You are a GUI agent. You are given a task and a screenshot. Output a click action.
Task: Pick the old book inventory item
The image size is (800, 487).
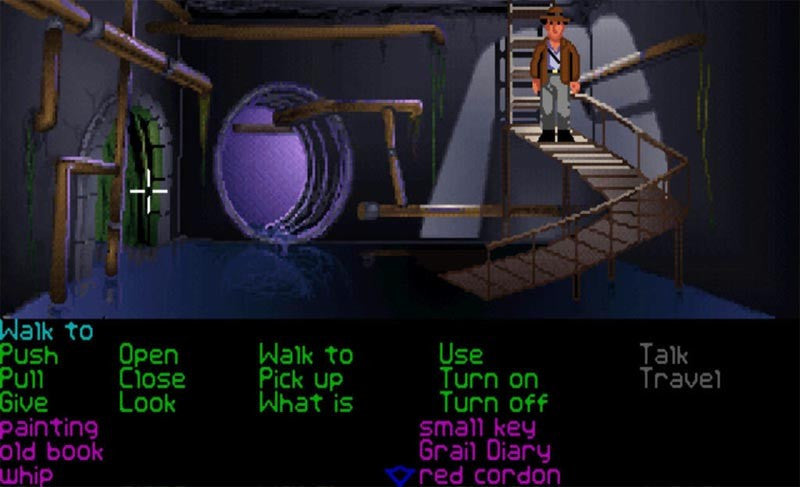[52, 451]
